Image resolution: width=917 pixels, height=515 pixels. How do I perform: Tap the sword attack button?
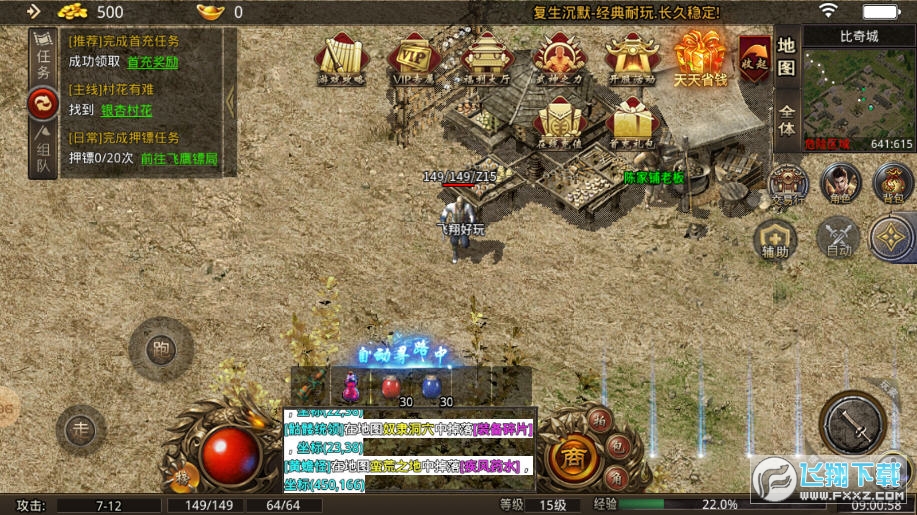(852, 423)
